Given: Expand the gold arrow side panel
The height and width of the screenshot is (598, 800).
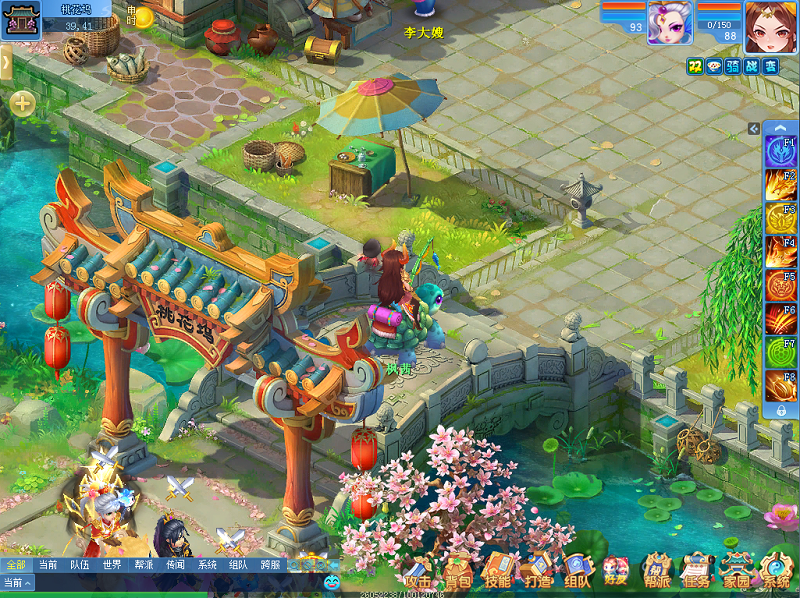Looking at the screenshot, I should (x=5, y=64).
